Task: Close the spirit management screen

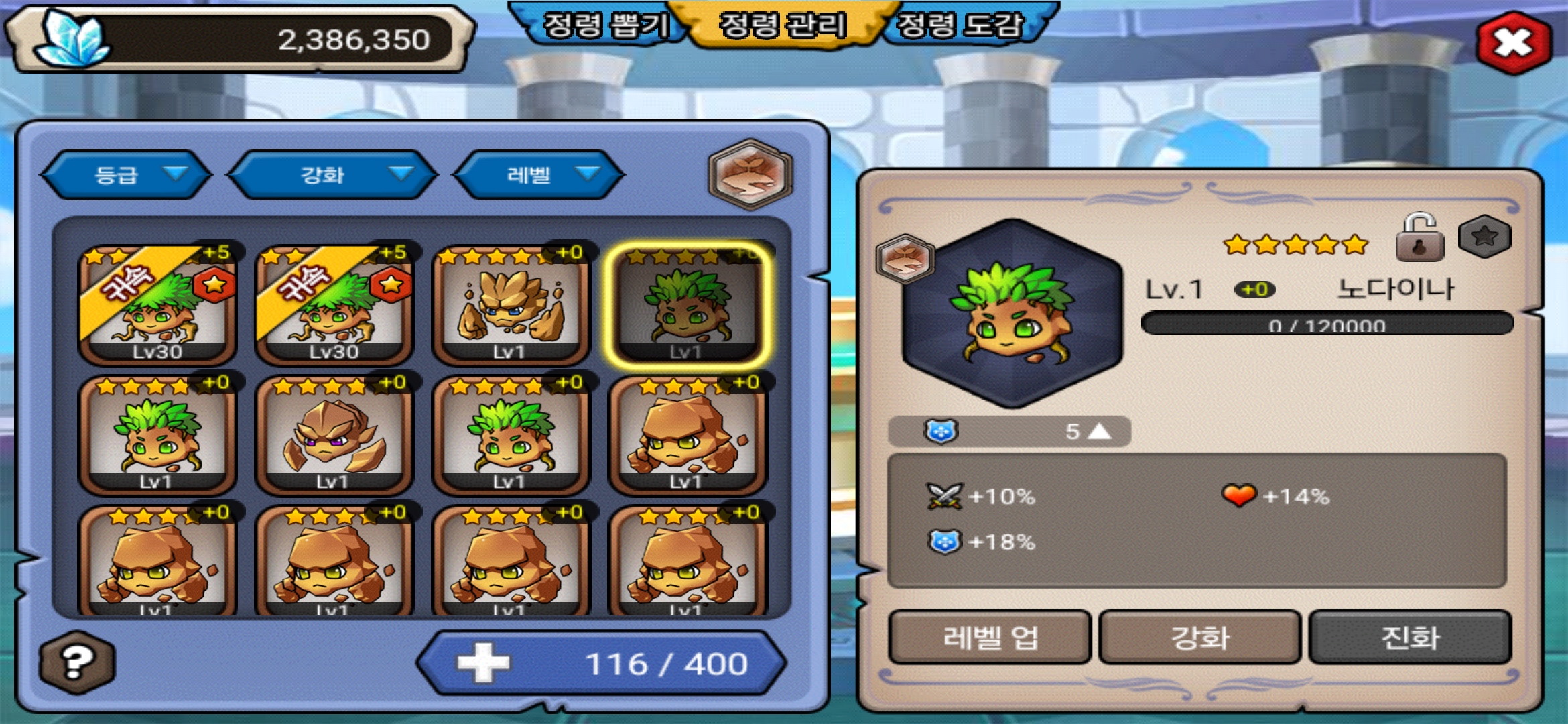Action: point(1513,43)
